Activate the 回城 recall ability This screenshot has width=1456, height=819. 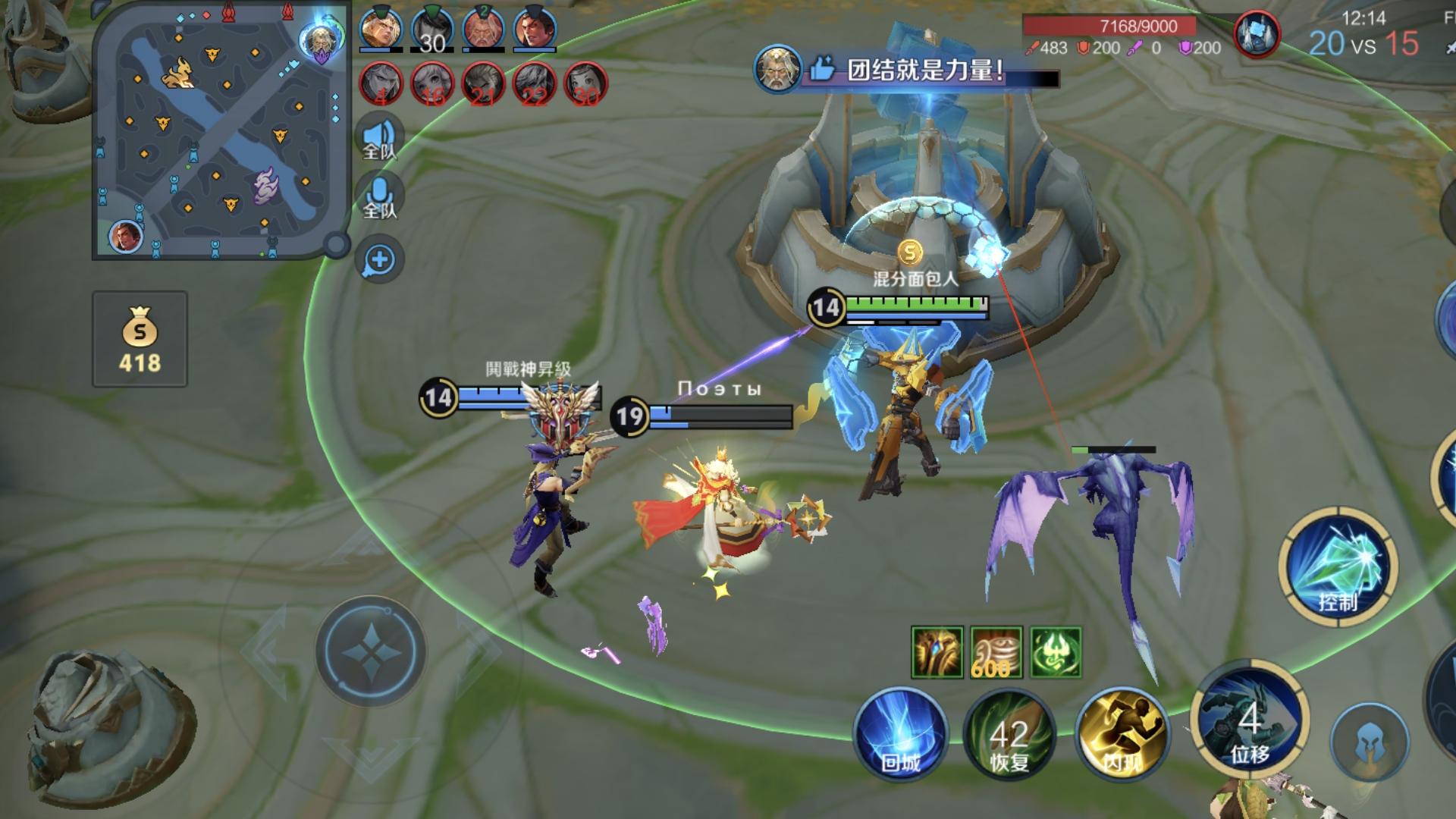901,734
